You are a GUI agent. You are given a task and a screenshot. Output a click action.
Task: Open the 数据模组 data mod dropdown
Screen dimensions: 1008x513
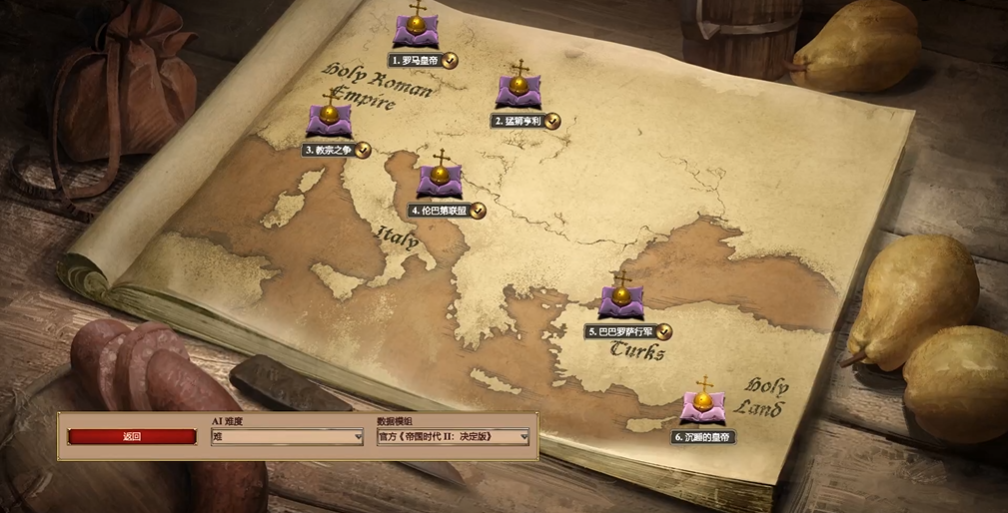click(x=453, y=437)
